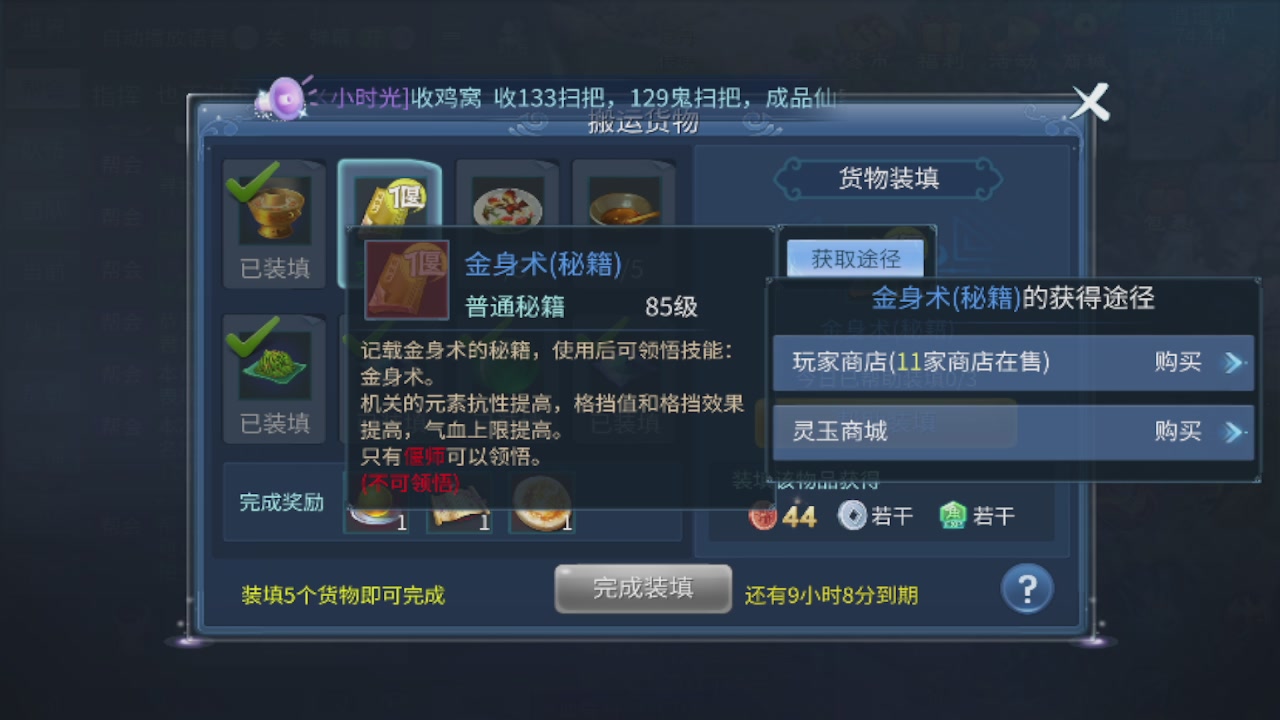Click the green badge reward icon
Viewport: 1280px width, 720px height.
(x=952, y=513)
